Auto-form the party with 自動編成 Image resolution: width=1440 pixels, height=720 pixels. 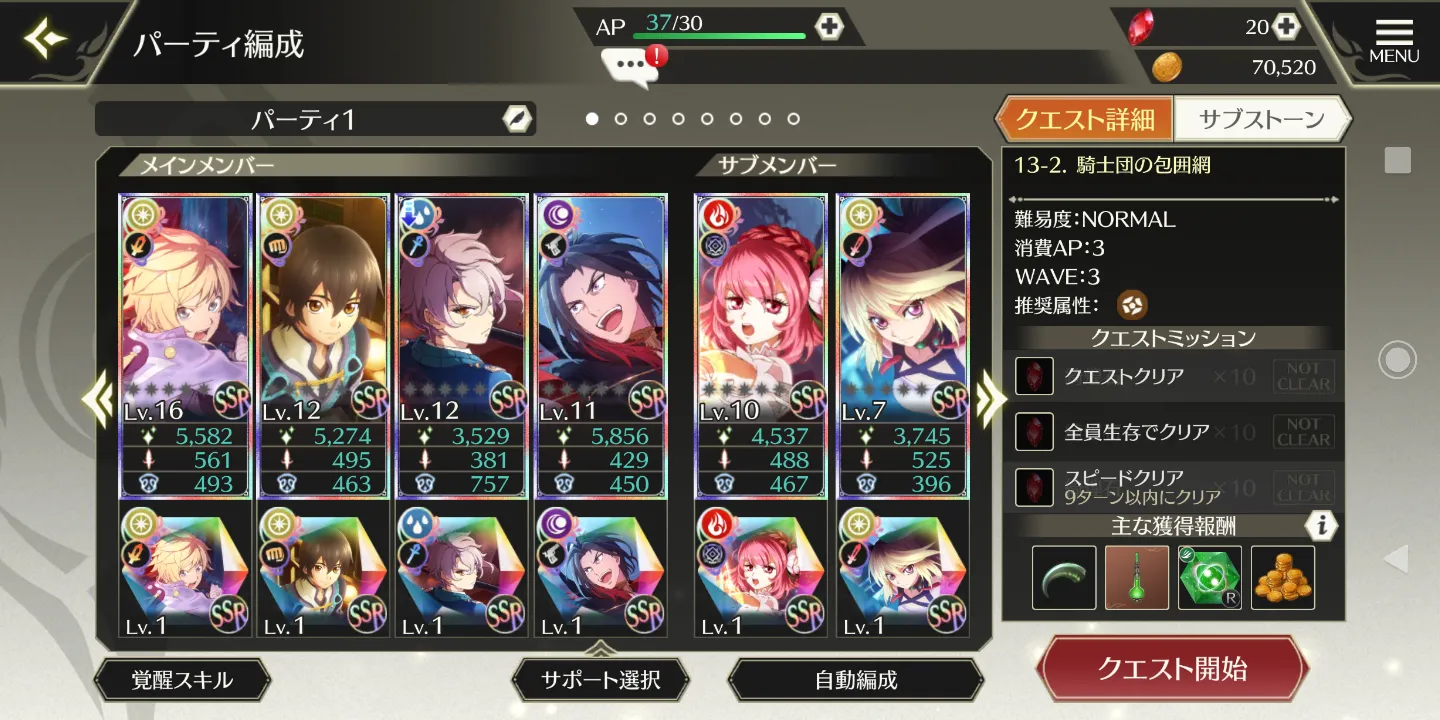[856, 680]
